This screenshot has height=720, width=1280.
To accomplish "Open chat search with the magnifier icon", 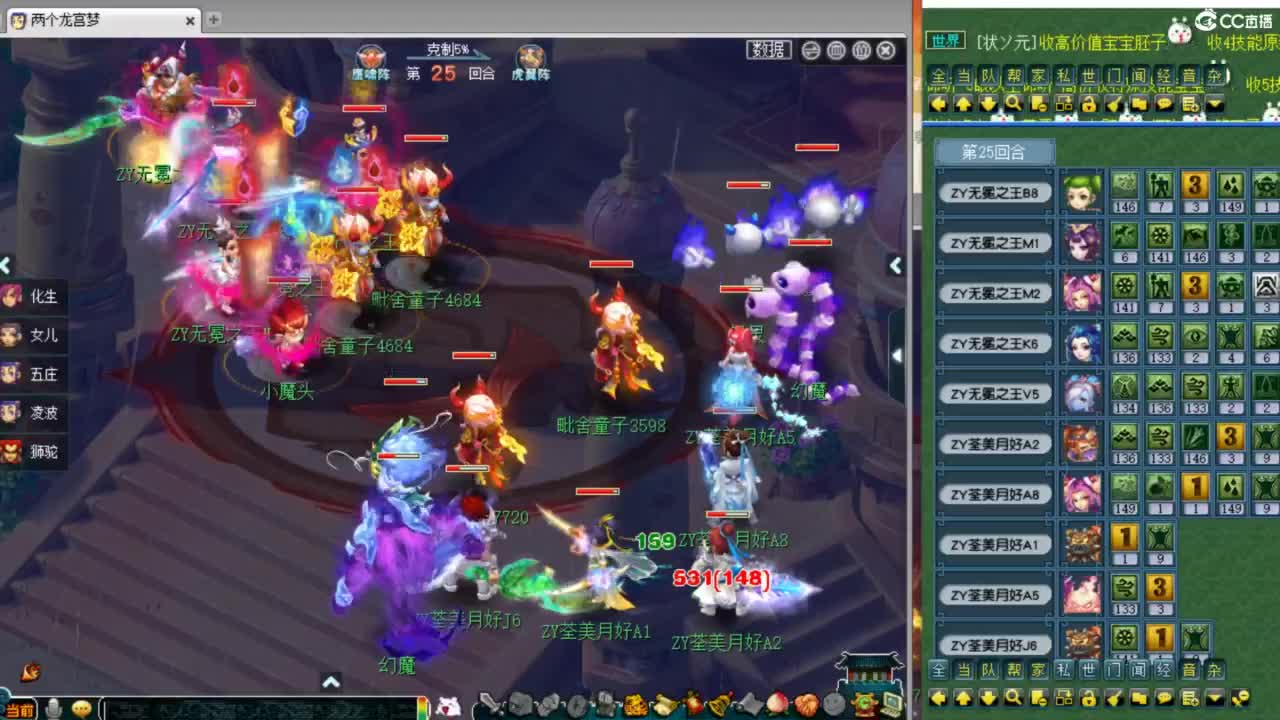I will pyautogui.click(x=1013, y=103).
